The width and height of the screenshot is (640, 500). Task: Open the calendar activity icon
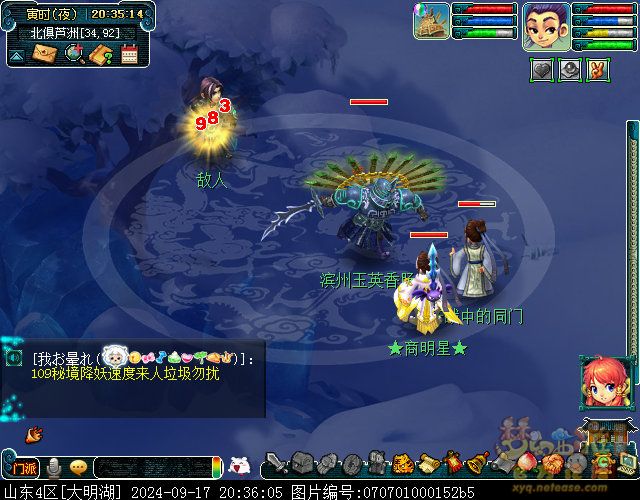coord(128,54)
